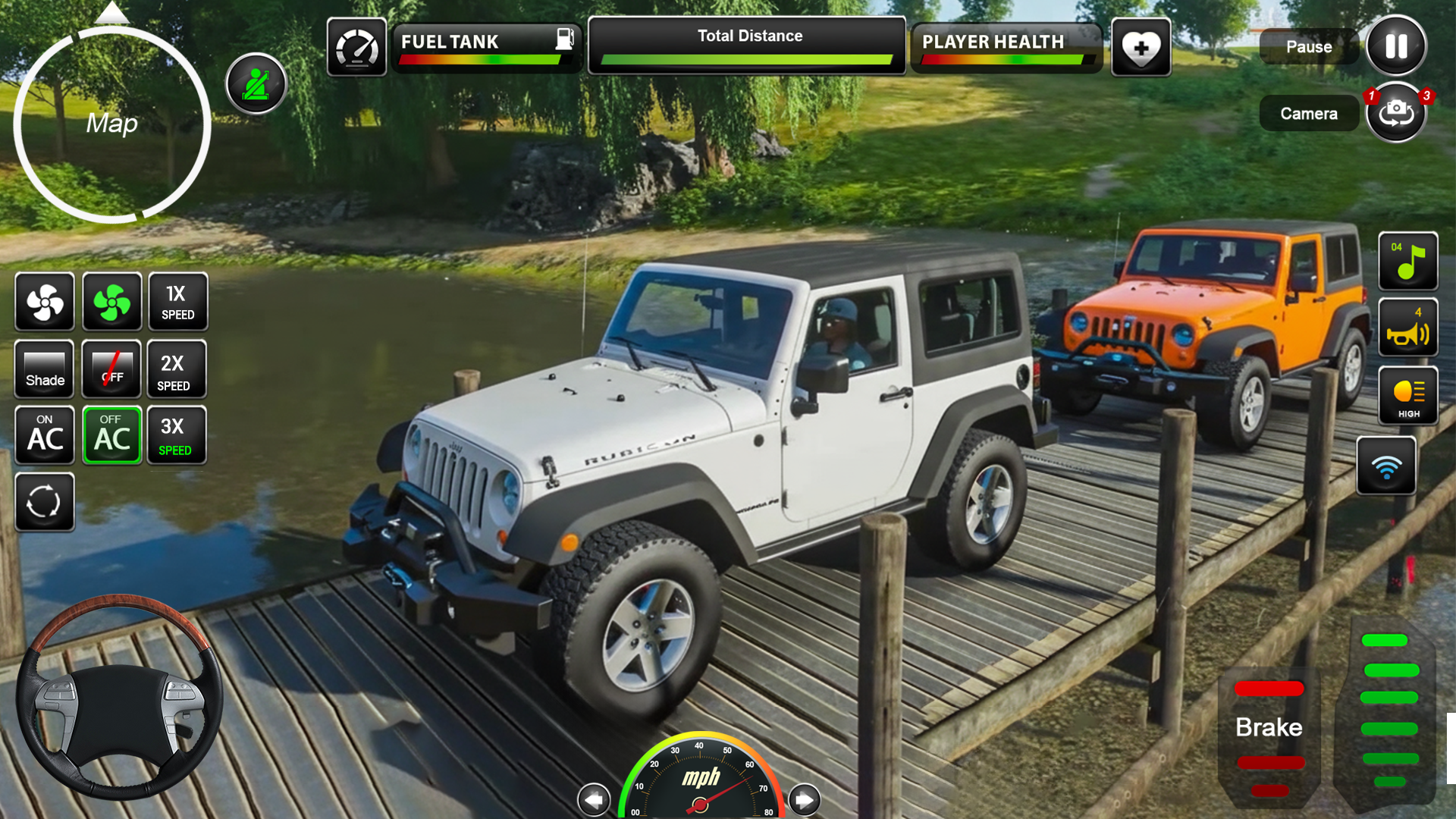Select 2X speed
Image resolution: width=1456 pixels, height=819 pixels.
177,369
